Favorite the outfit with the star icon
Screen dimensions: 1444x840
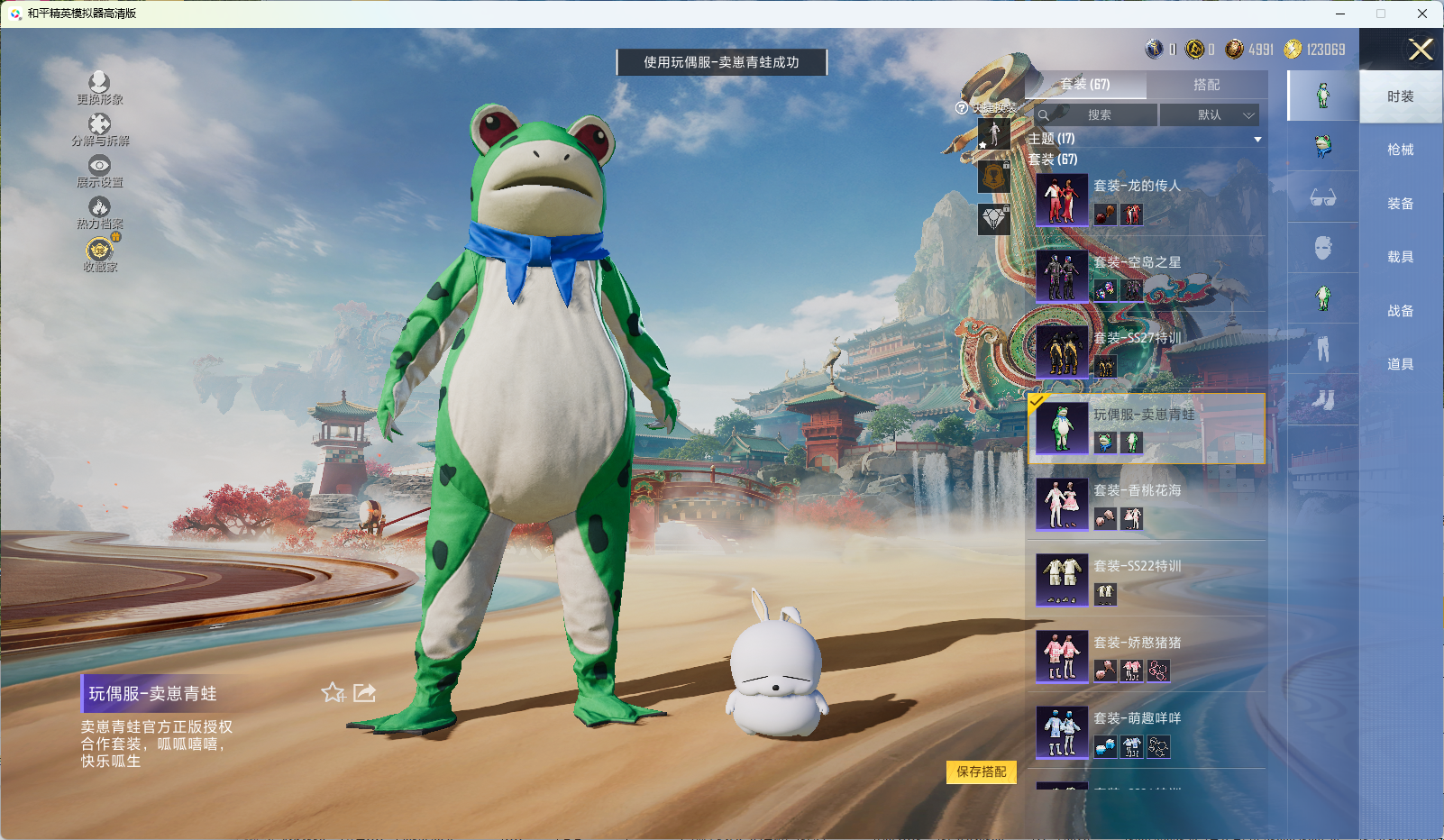333,692
